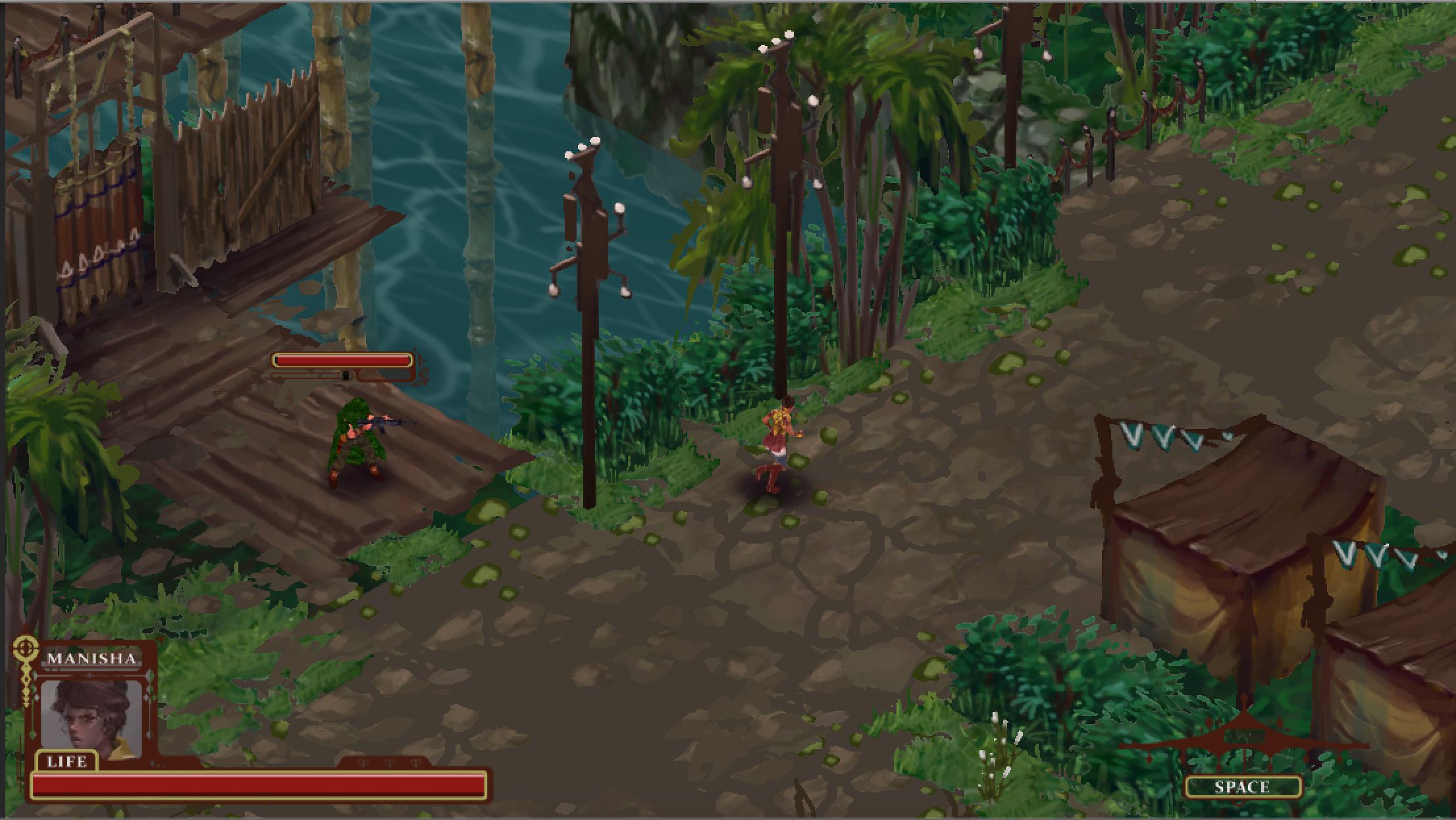The height and width of the screenshot is (820, 1456).
Task: Click the third heart icon above the life bar
Action: click(415, 763)
